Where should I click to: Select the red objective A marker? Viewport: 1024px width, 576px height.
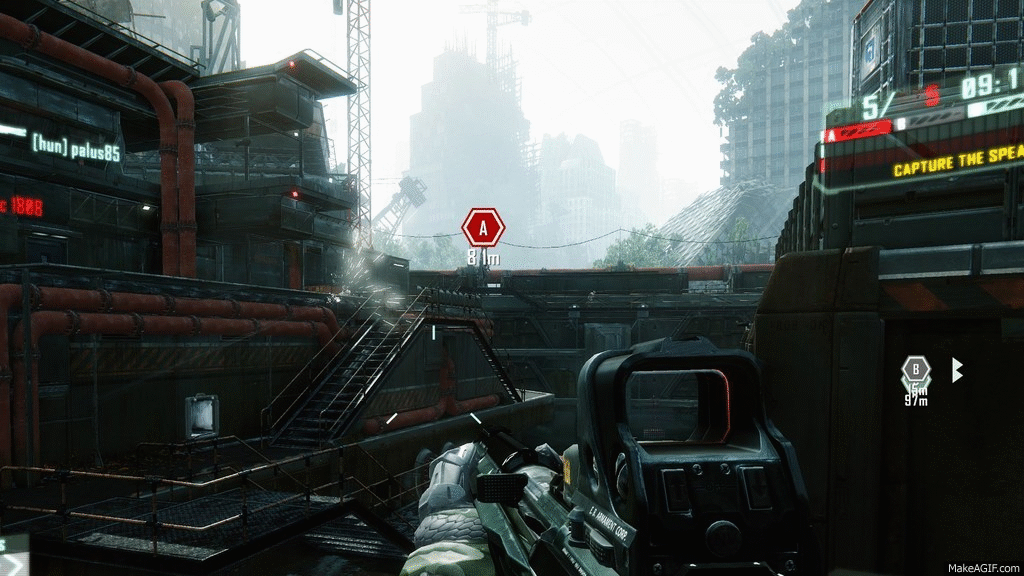tap(483, 228)
